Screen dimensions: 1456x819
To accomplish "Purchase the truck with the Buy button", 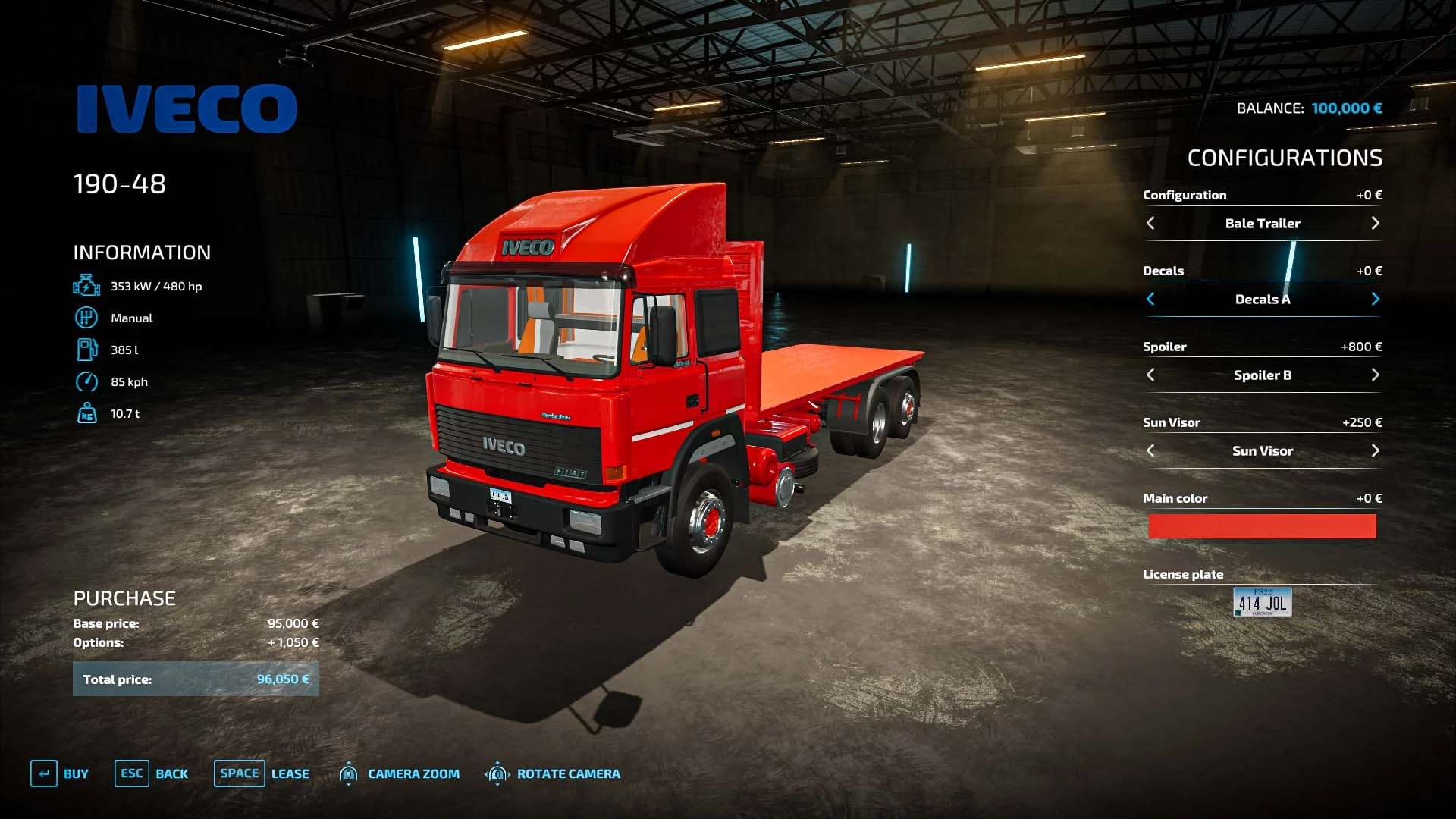I will coord(74,773).
